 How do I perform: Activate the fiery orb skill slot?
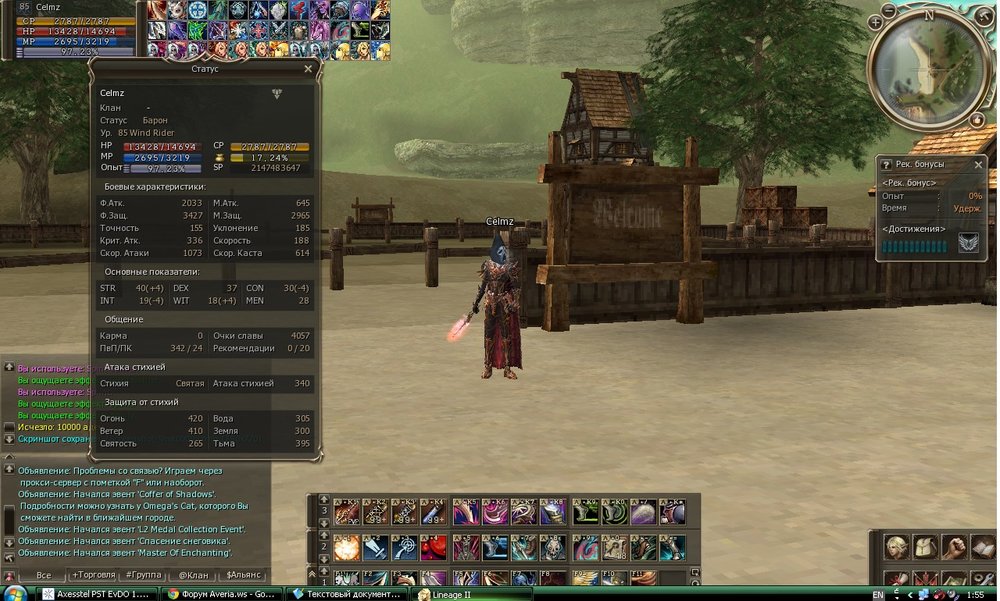[x=346, y=548]
